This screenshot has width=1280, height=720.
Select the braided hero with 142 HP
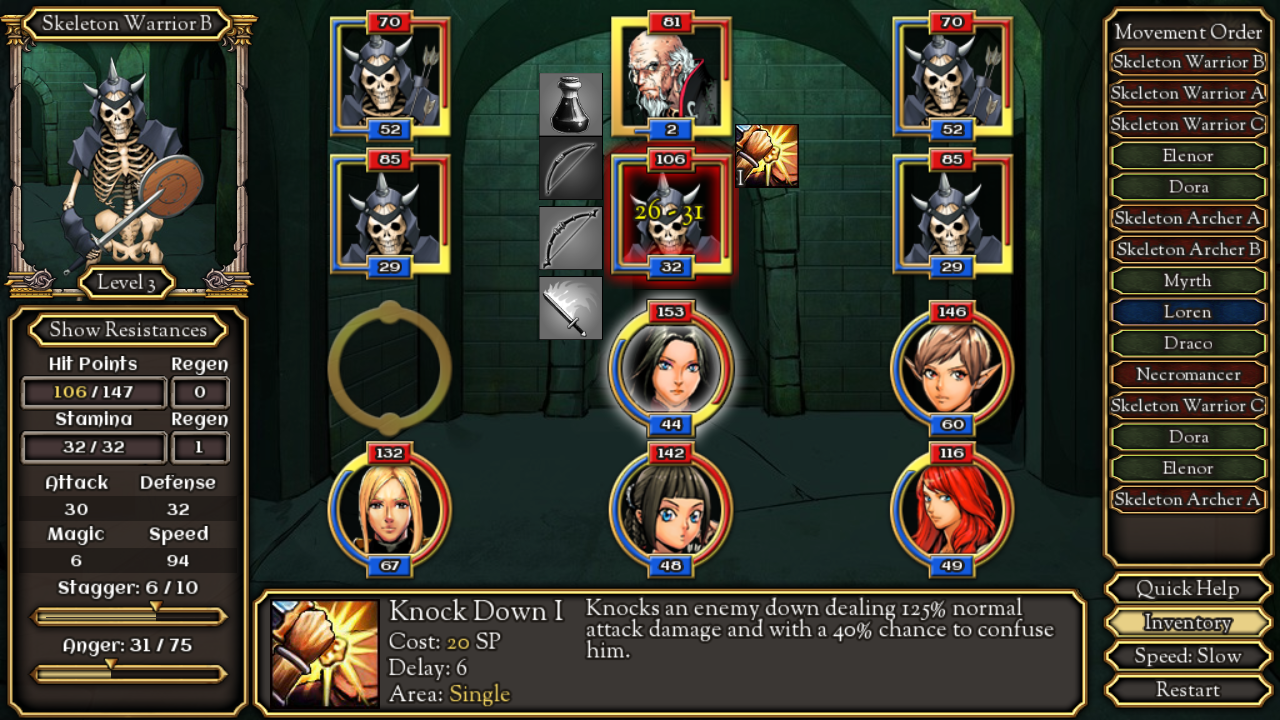tap(671, 510)
